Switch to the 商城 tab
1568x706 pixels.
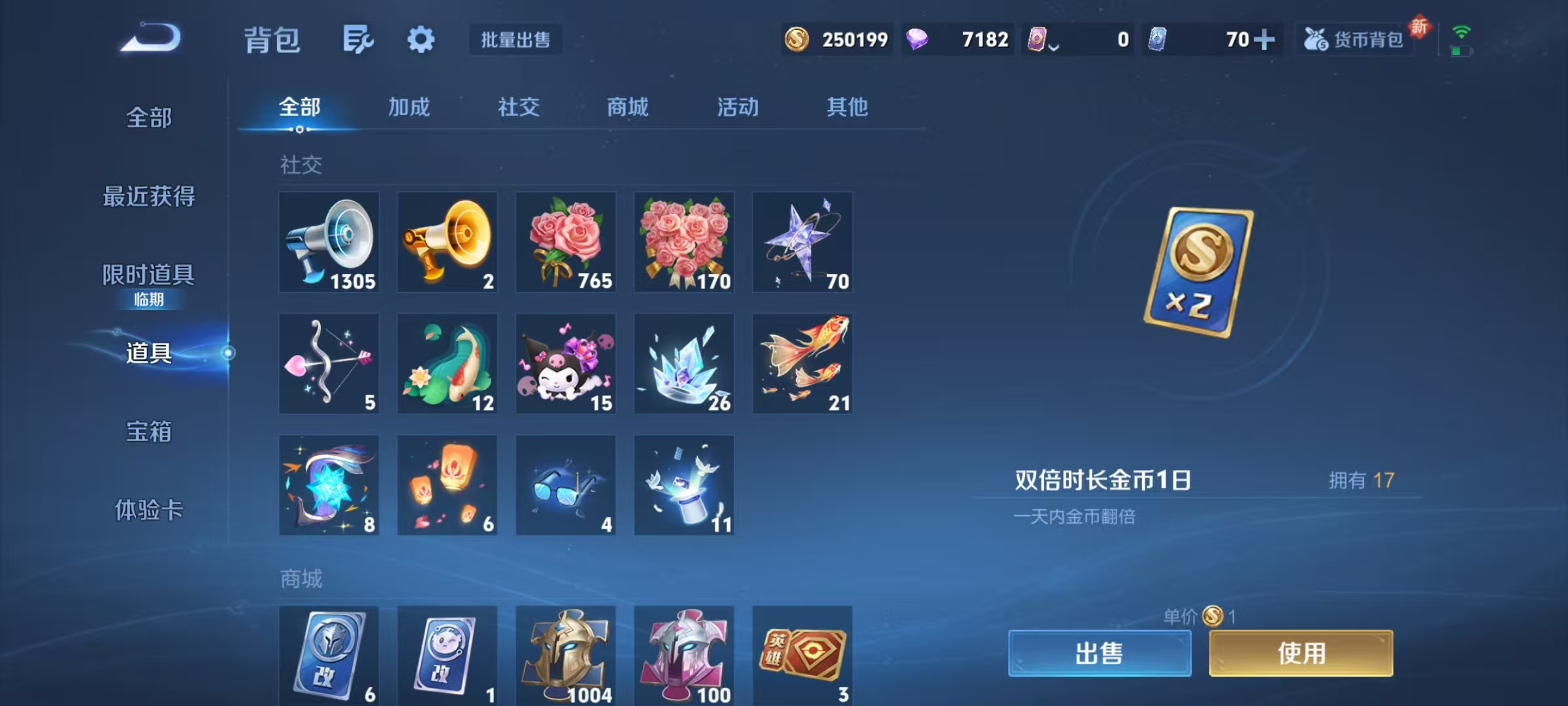click(626, 108)
